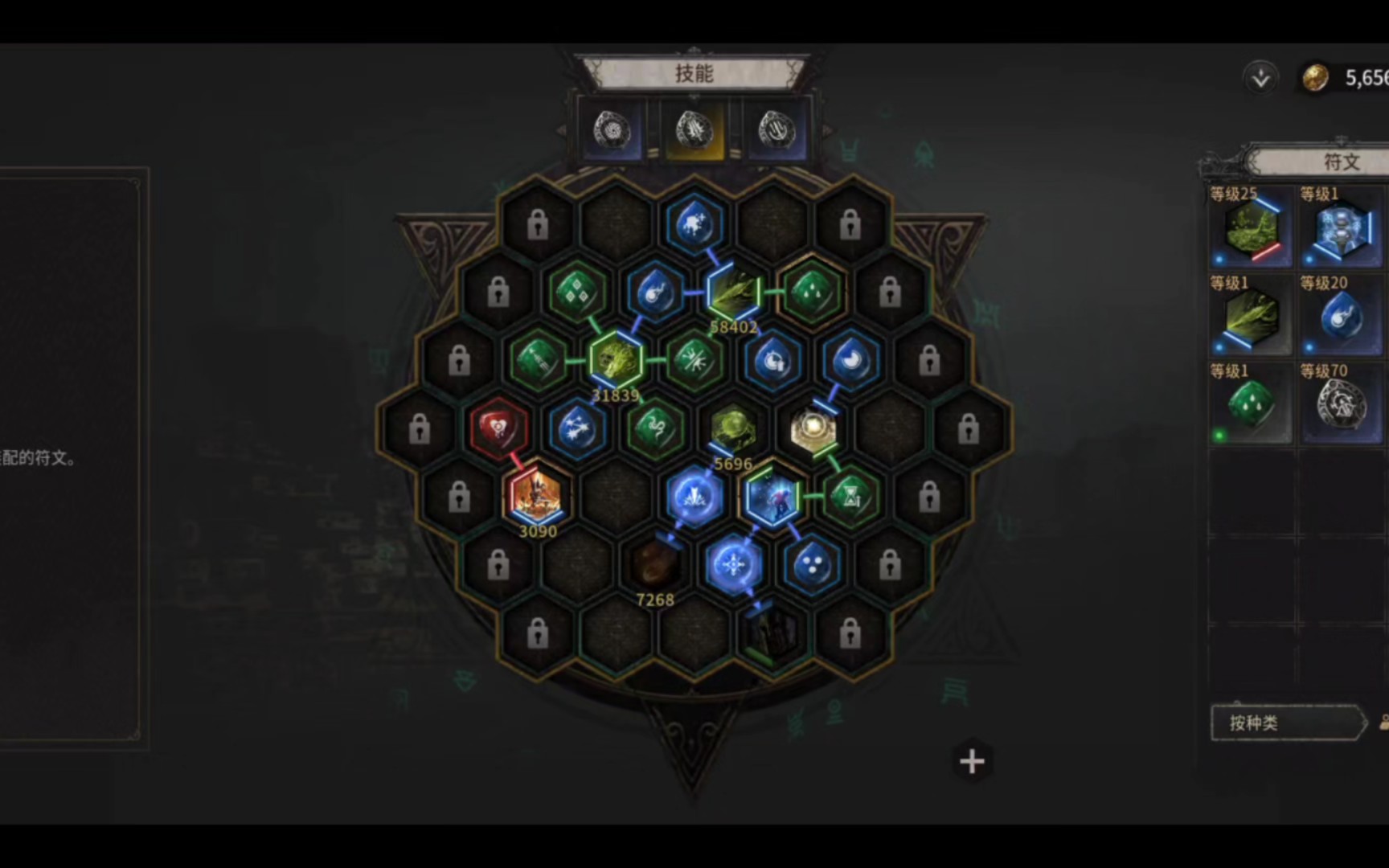Choose the glowing golden orb rune
1389x868 pixels.
812,429
